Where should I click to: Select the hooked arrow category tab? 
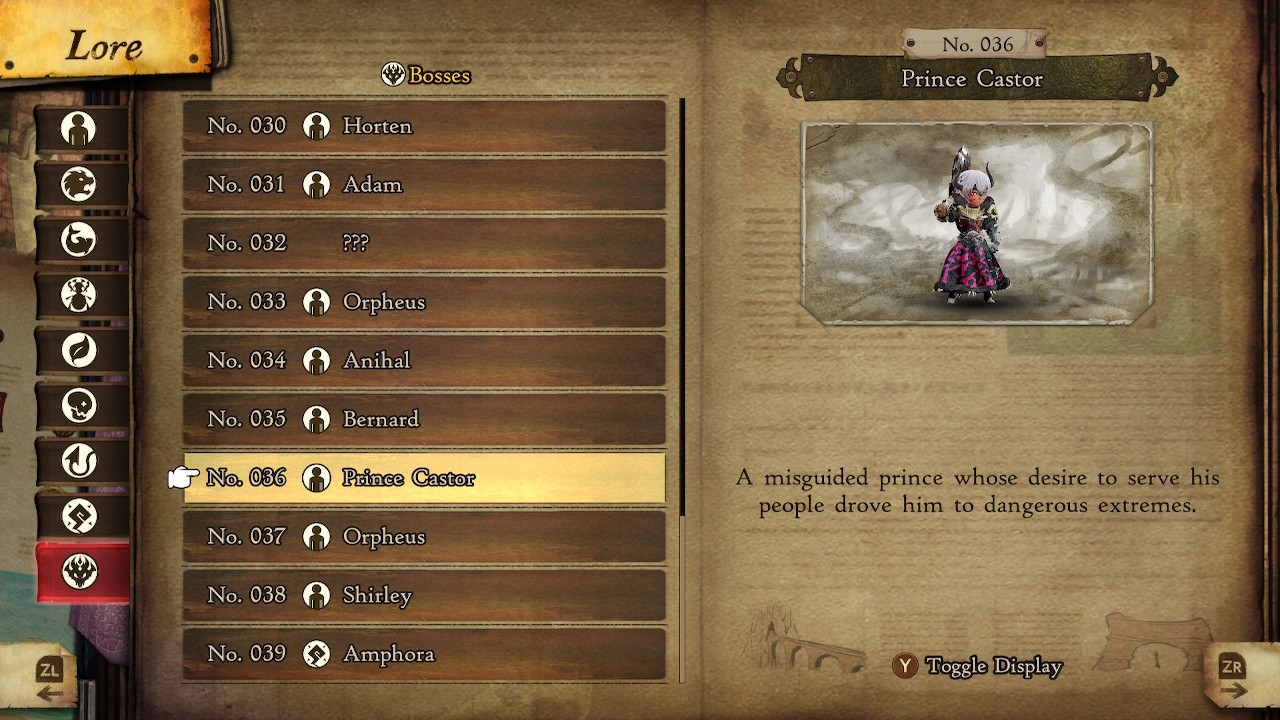(x=80, y=461)
